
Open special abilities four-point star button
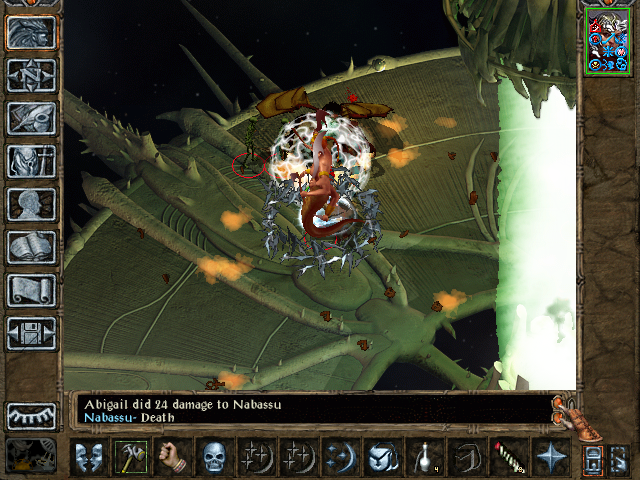tap(550, 457)
